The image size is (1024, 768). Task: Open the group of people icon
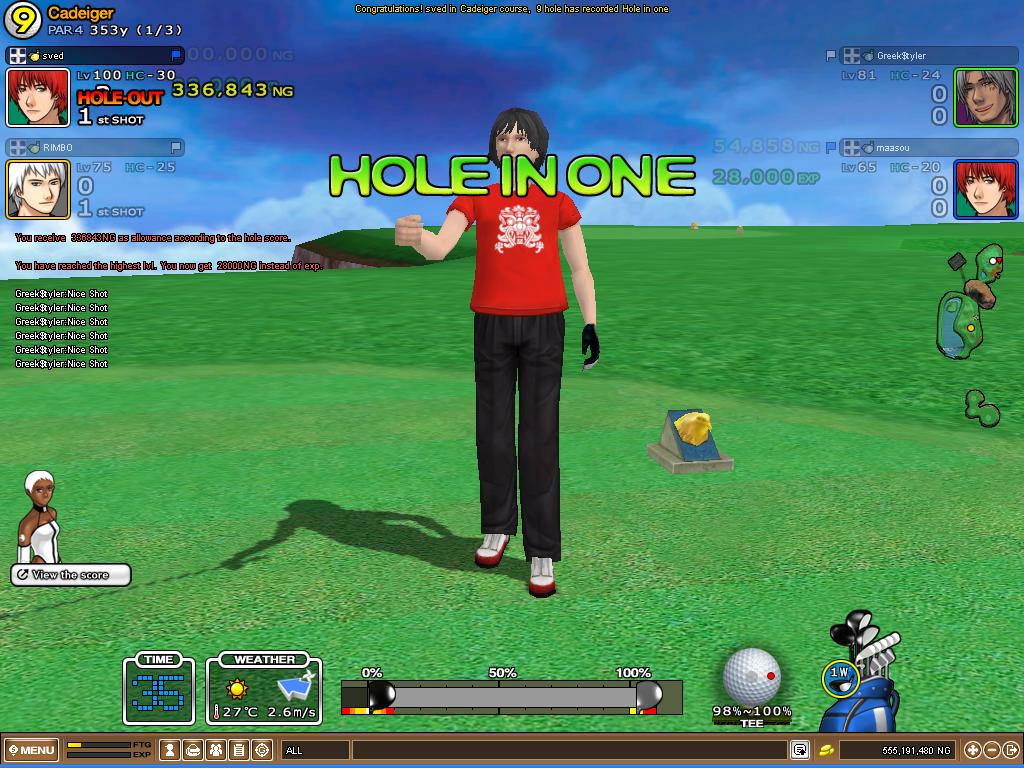(x=216, y=750)
